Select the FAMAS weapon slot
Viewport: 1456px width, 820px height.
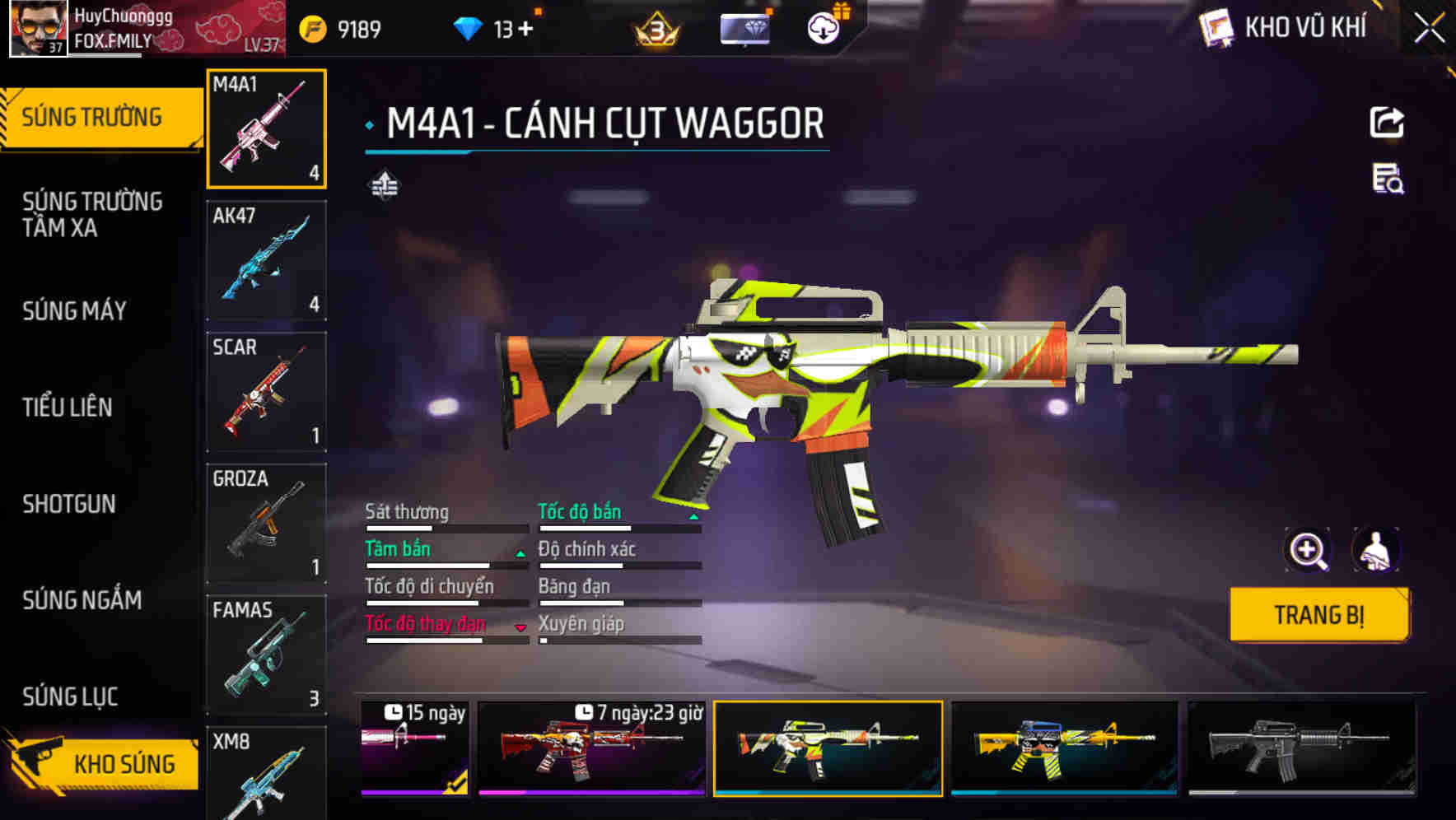pyautogui.click(x=266, y=655)
